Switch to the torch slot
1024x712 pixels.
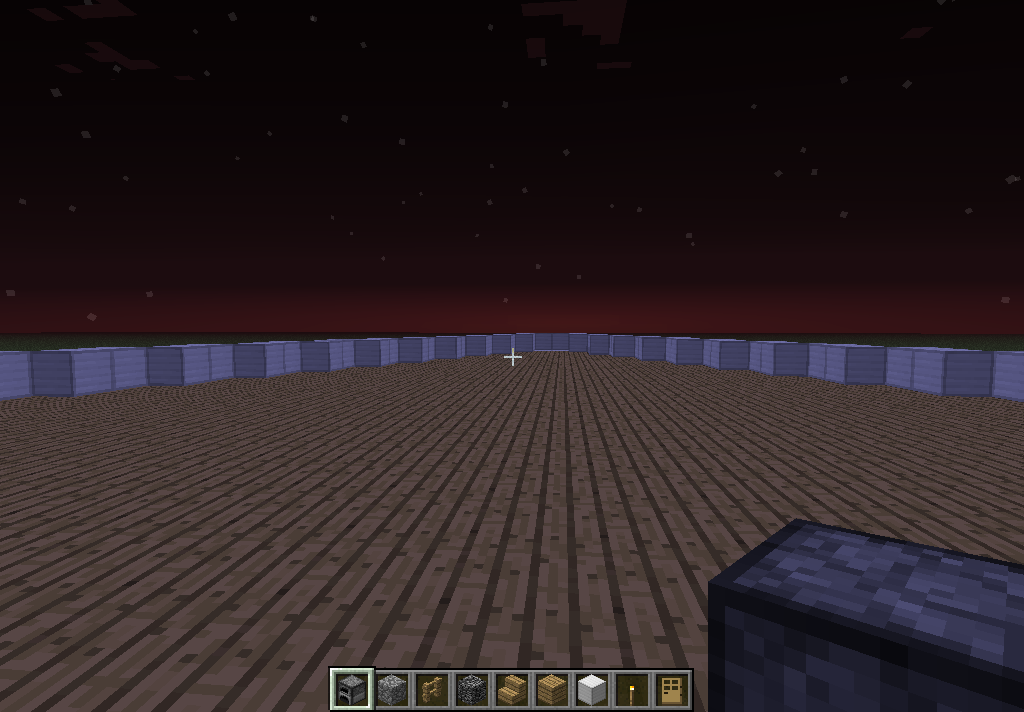pyautogui.click(x=632, y=689)
